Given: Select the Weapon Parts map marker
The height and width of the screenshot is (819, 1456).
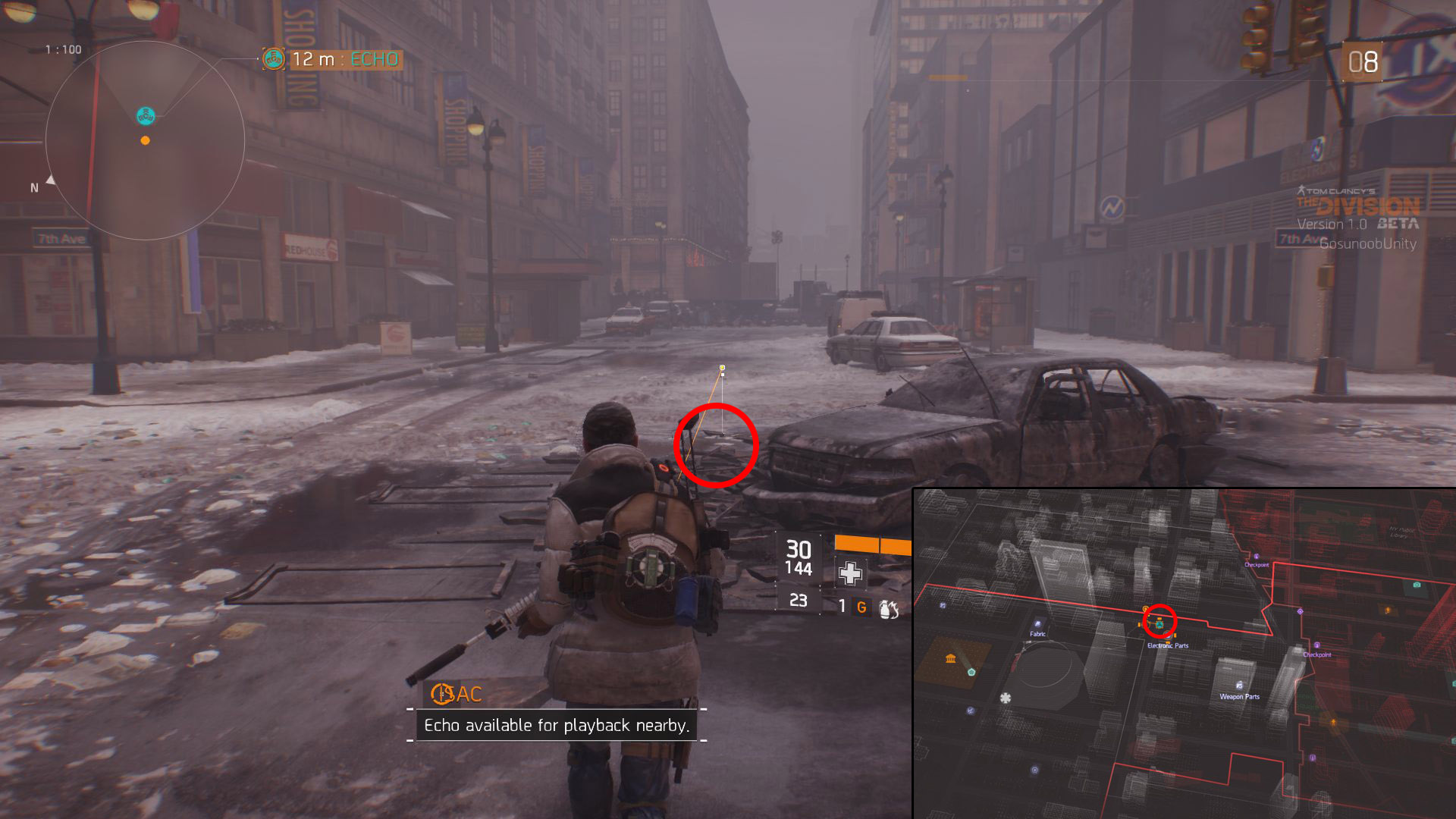Looking at the screenshot, I should click(1239, 686).
